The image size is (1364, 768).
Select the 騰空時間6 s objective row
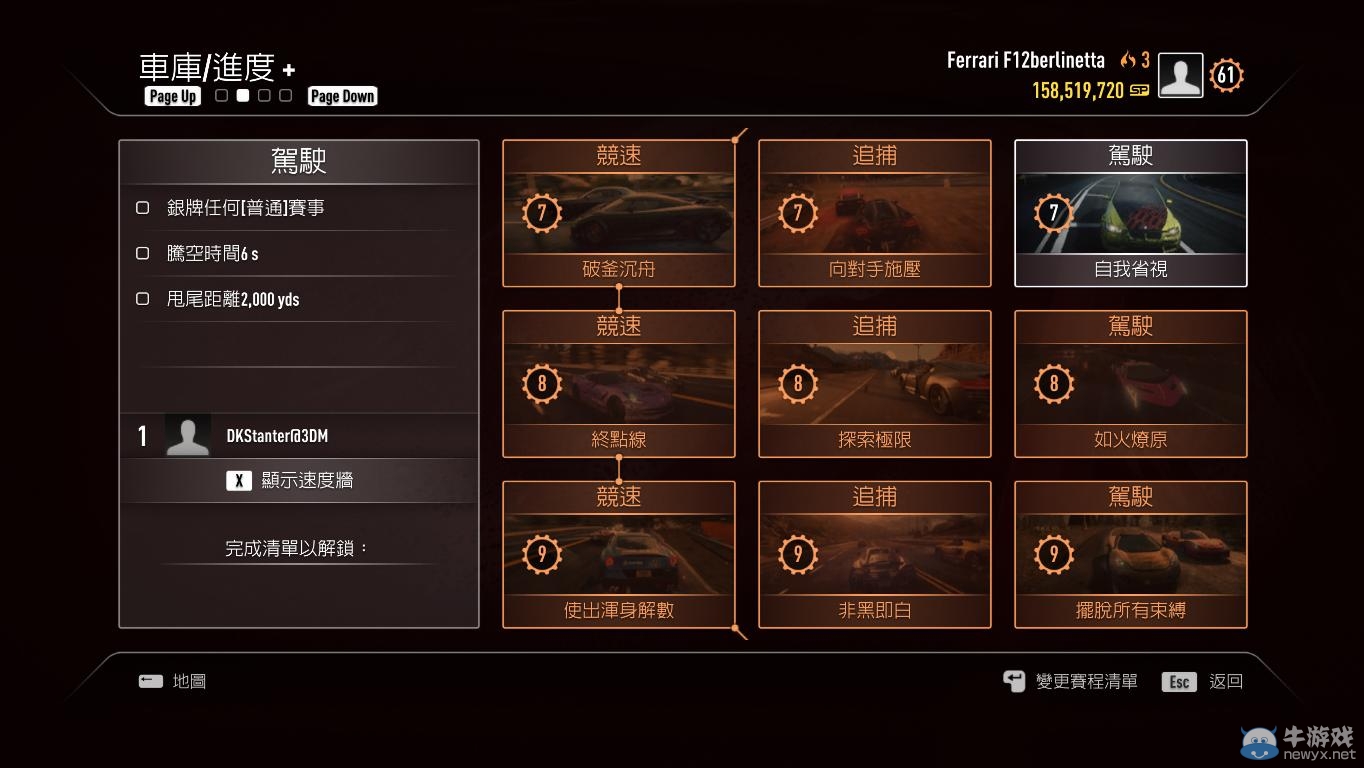(298, 254)
